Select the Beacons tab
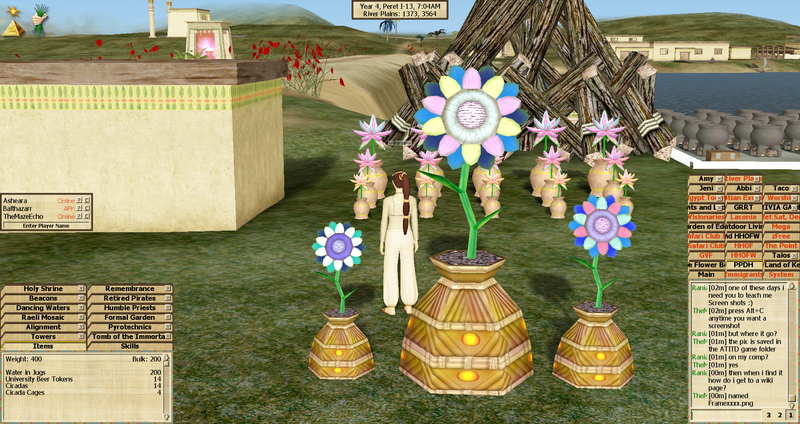 (40, 298)
